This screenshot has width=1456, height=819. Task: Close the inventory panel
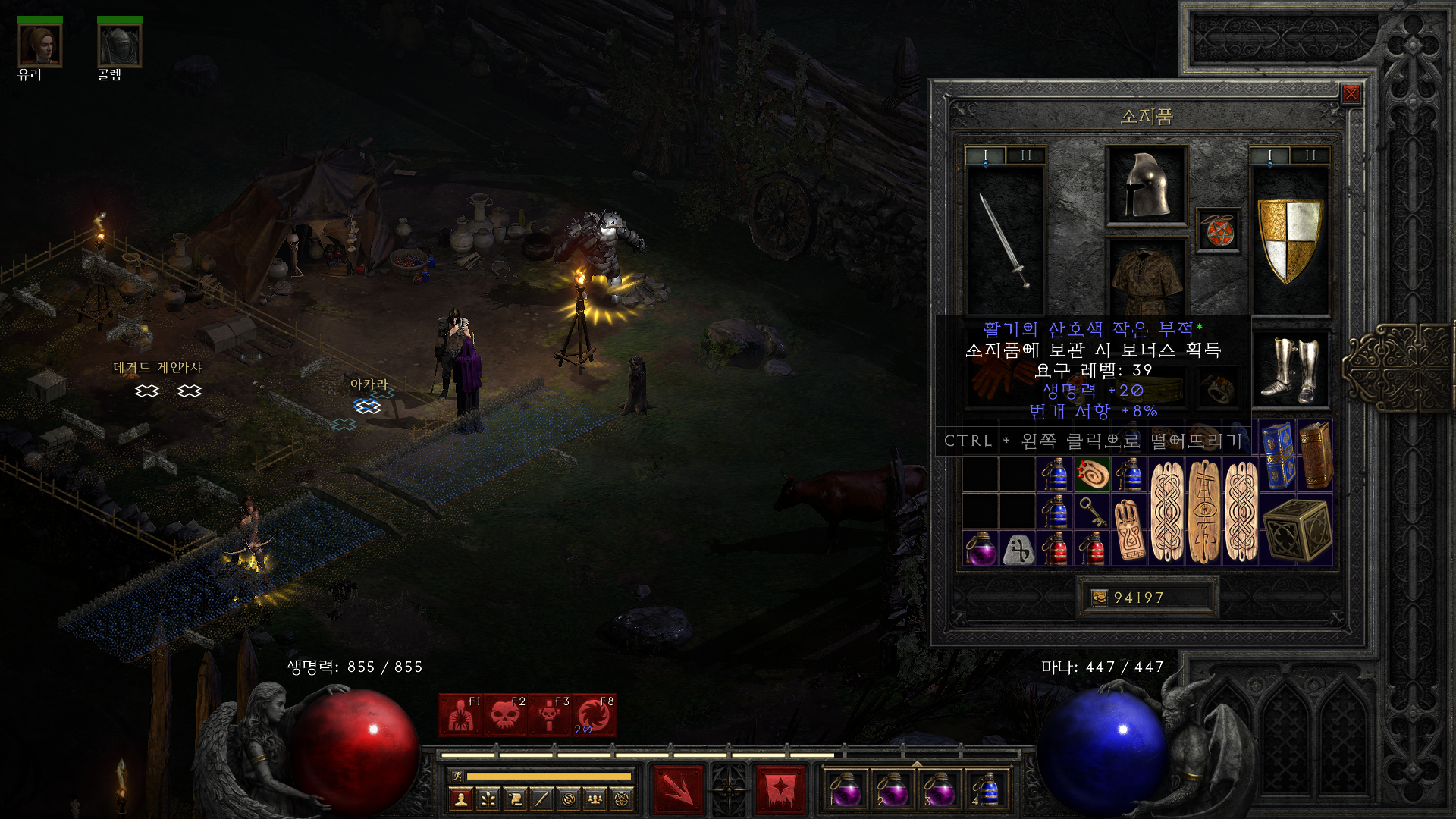pyautogui.click(x=1351, y=94)
